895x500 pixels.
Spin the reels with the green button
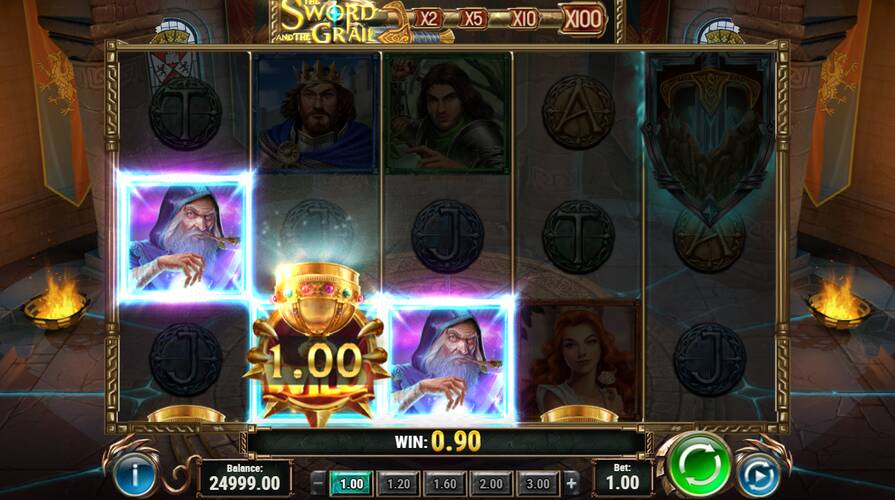(x=699, y=467)
